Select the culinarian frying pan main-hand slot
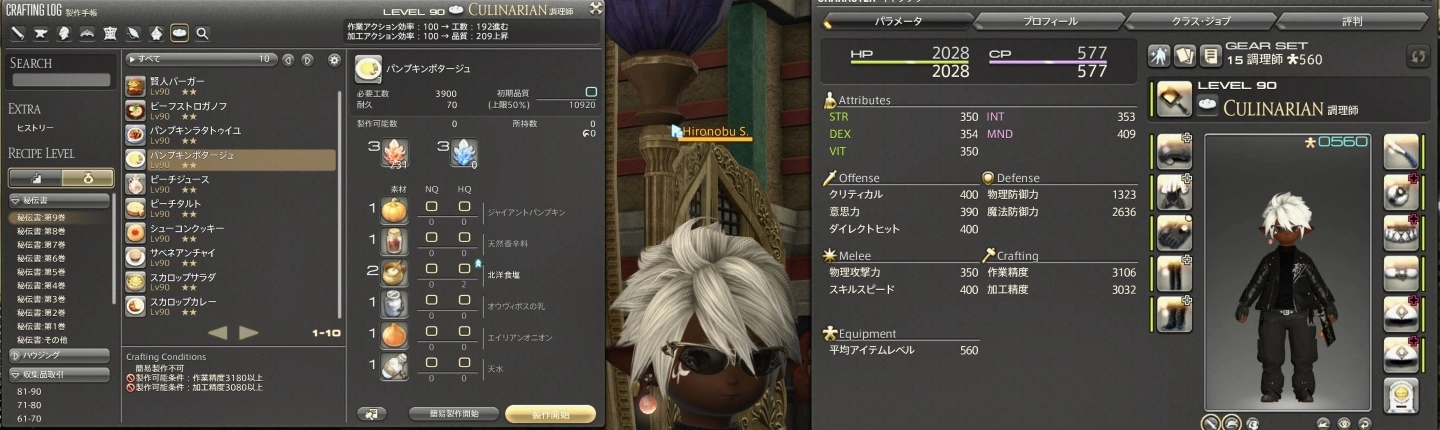 click(x=1174, y=101)
